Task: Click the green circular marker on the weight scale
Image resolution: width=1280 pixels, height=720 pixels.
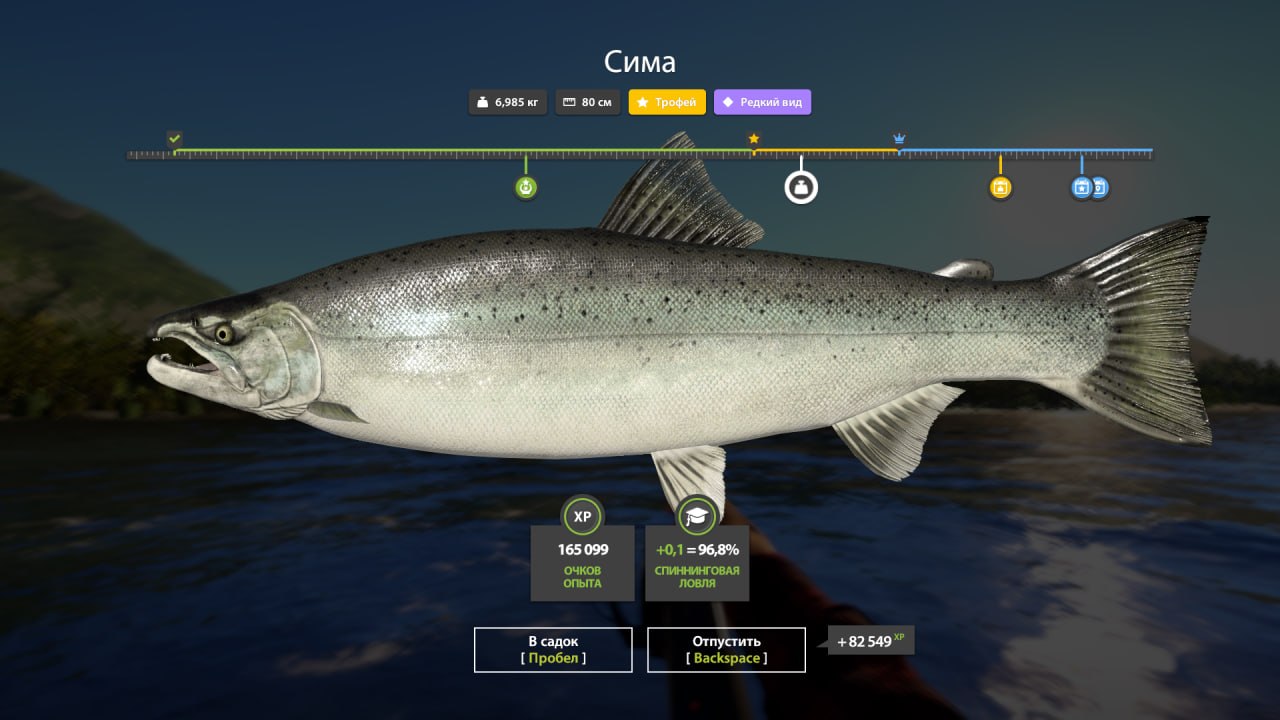Action: [x=526, y=187]
